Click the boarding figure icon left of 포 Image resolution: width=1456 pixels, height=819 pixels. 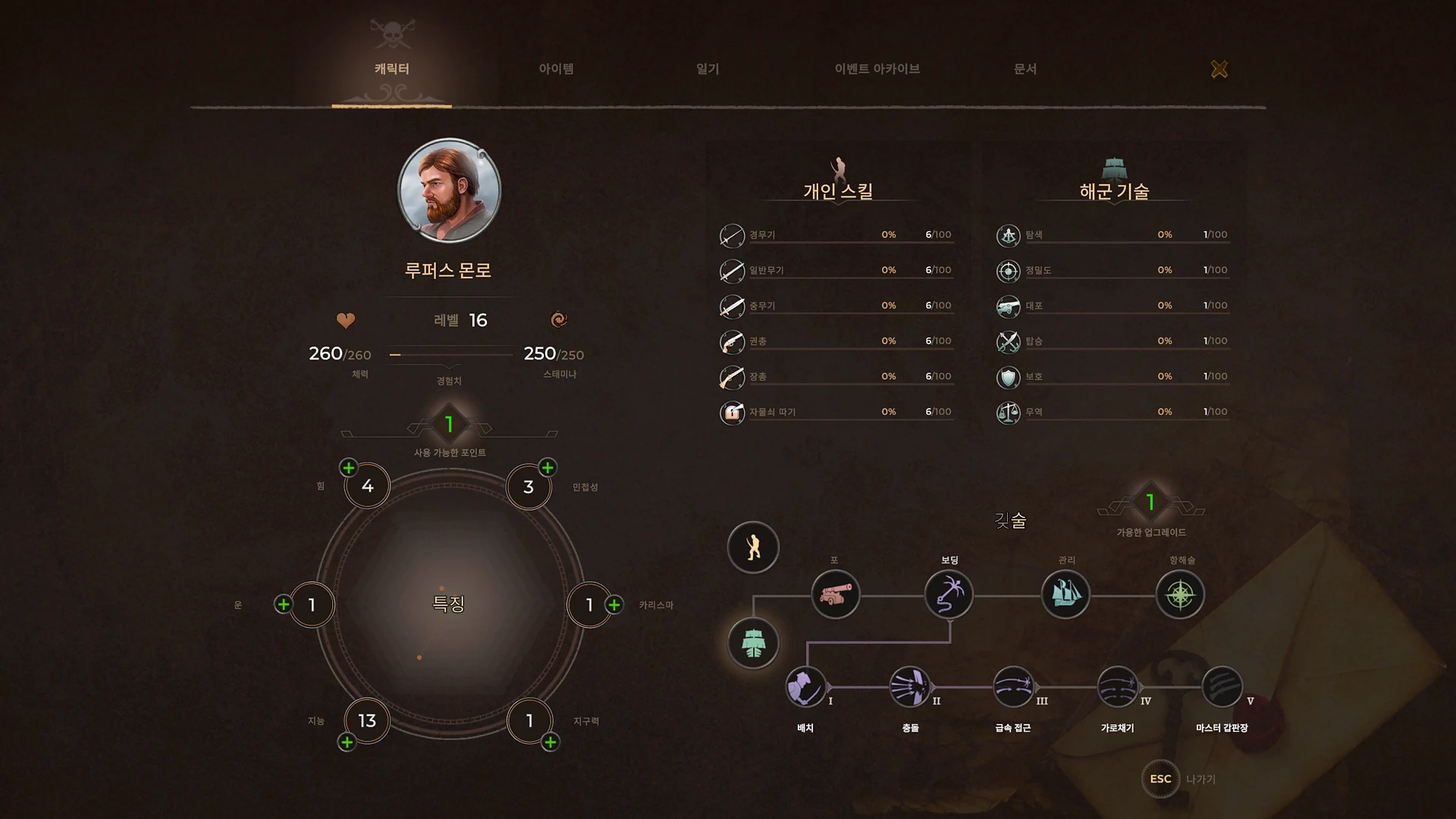(752, 548)
